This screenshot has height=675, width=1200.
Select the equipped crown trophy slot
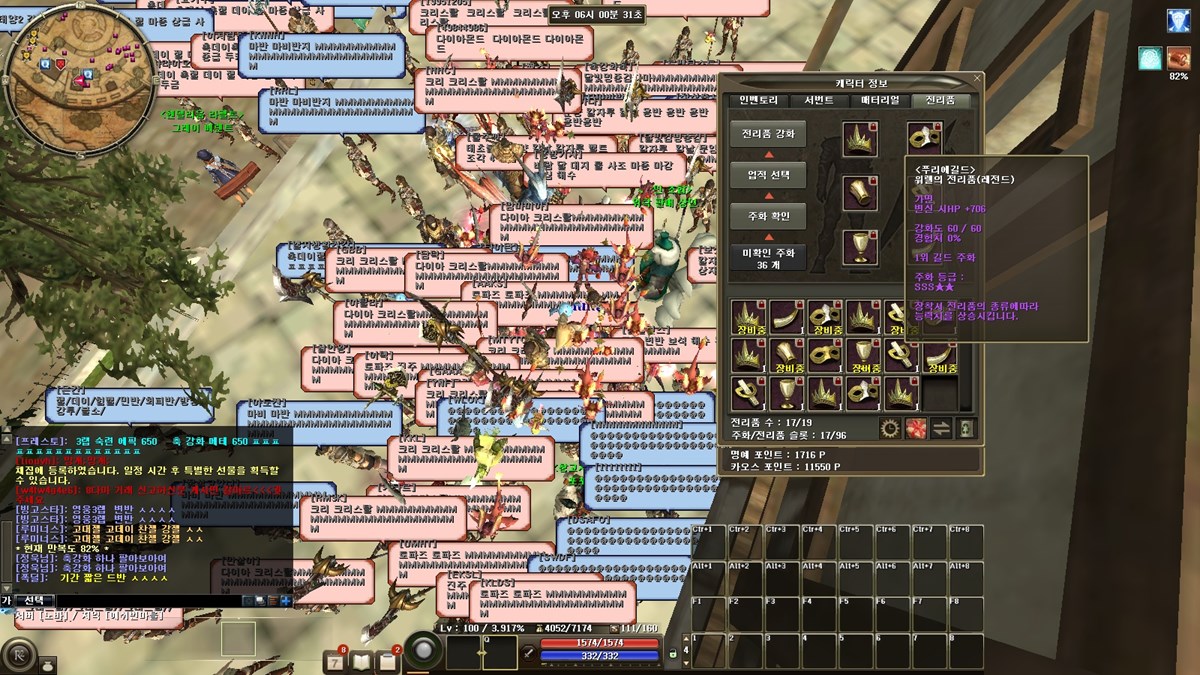pyautogui.click(x=859, y=139)
